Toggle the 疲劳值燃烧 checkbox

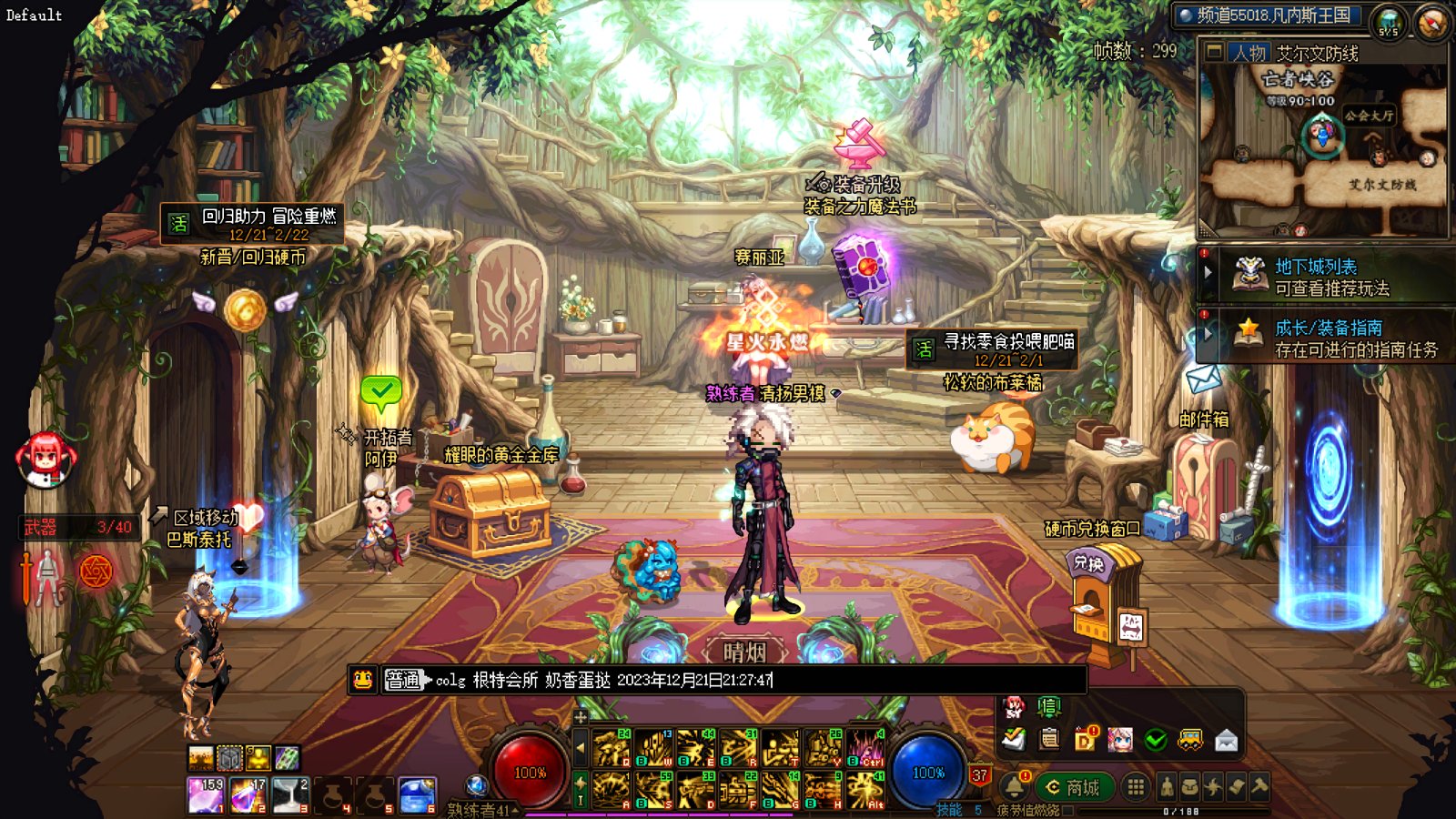point(1068,810)
